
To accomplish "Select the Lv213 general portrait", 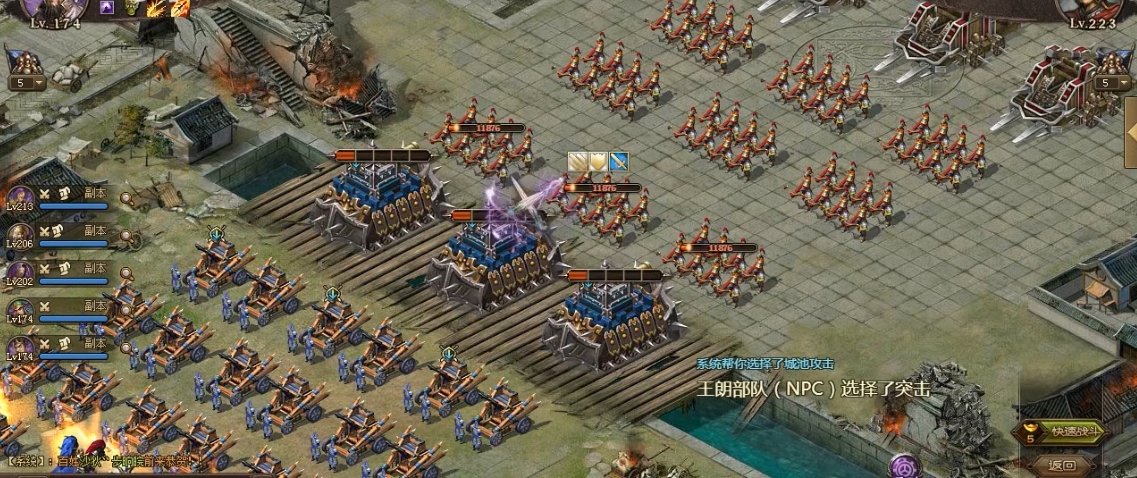I will [x=19, y=199].
